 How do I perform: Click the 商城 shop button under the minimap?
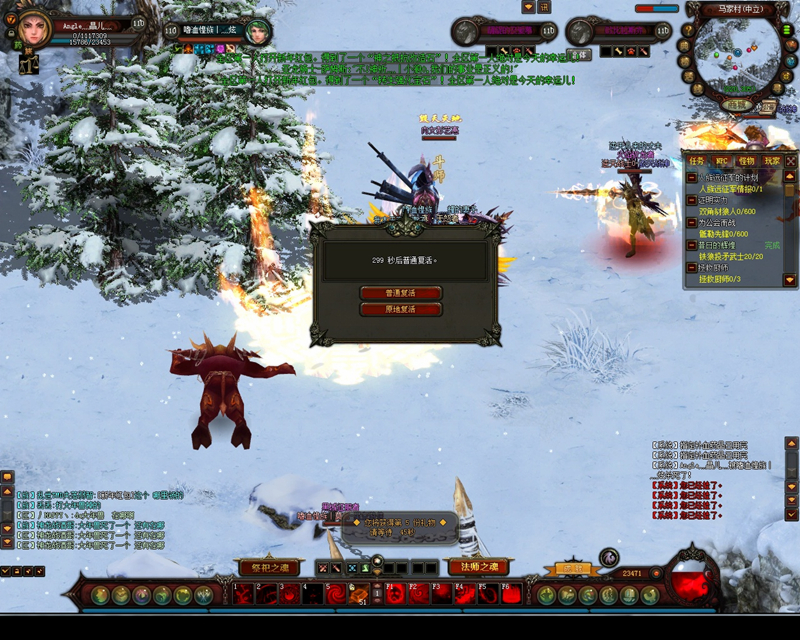(x=737, y=105)
